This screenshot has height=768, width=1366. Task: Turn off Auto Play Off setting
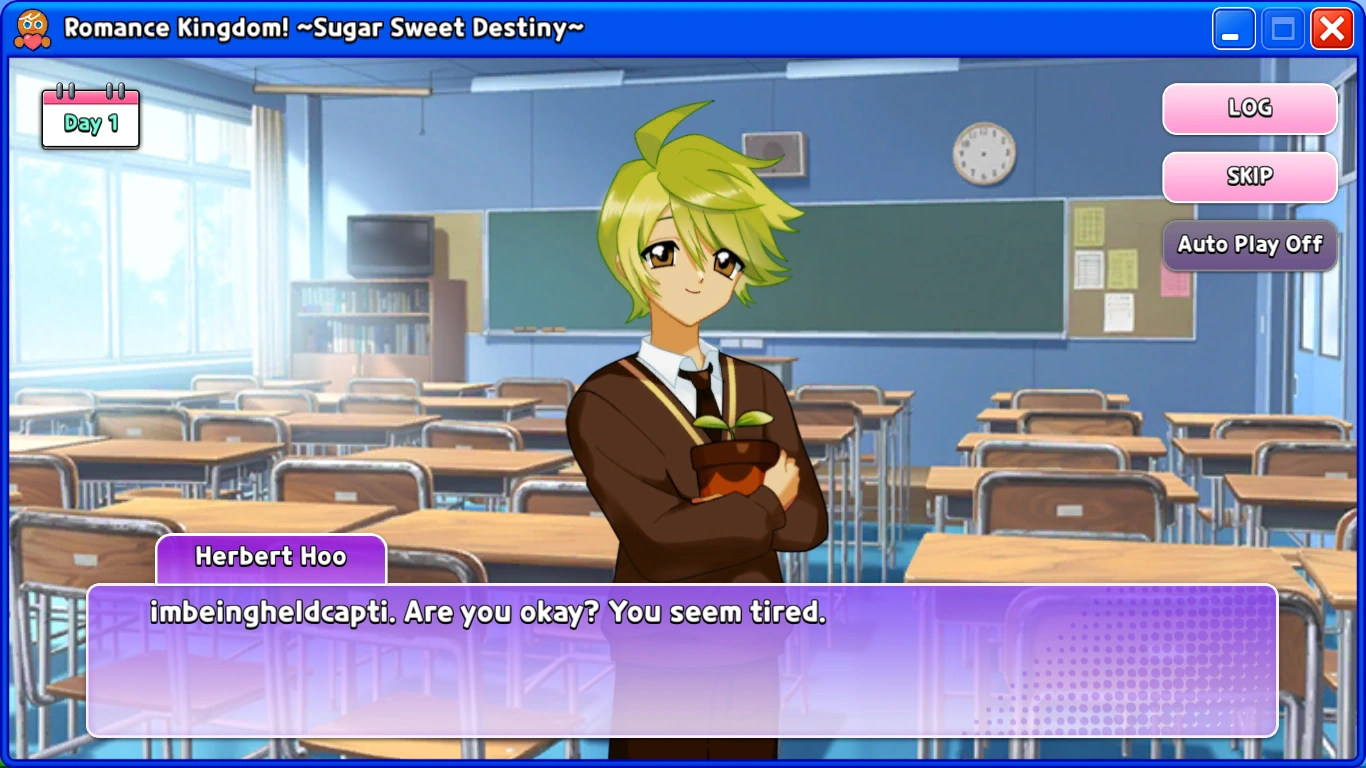click(x=1249, y=245)
